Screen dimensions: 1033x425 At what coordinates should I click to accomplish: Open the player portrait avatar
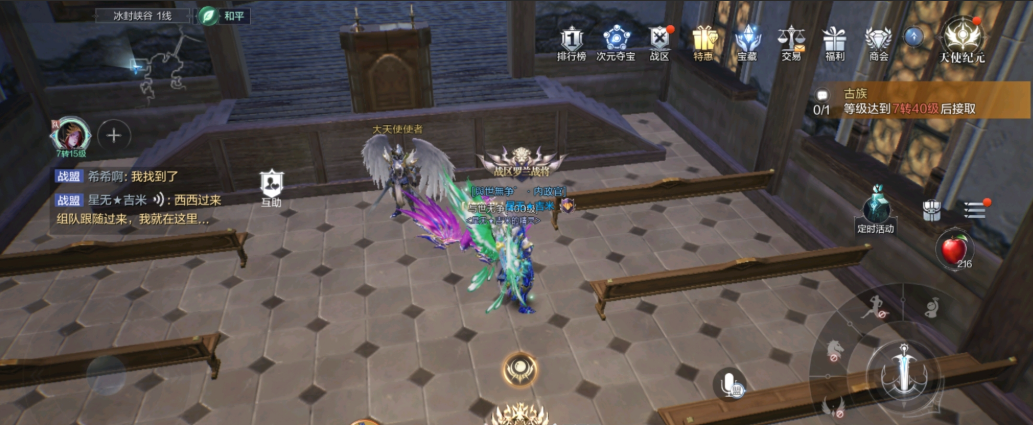coord(71,135)
